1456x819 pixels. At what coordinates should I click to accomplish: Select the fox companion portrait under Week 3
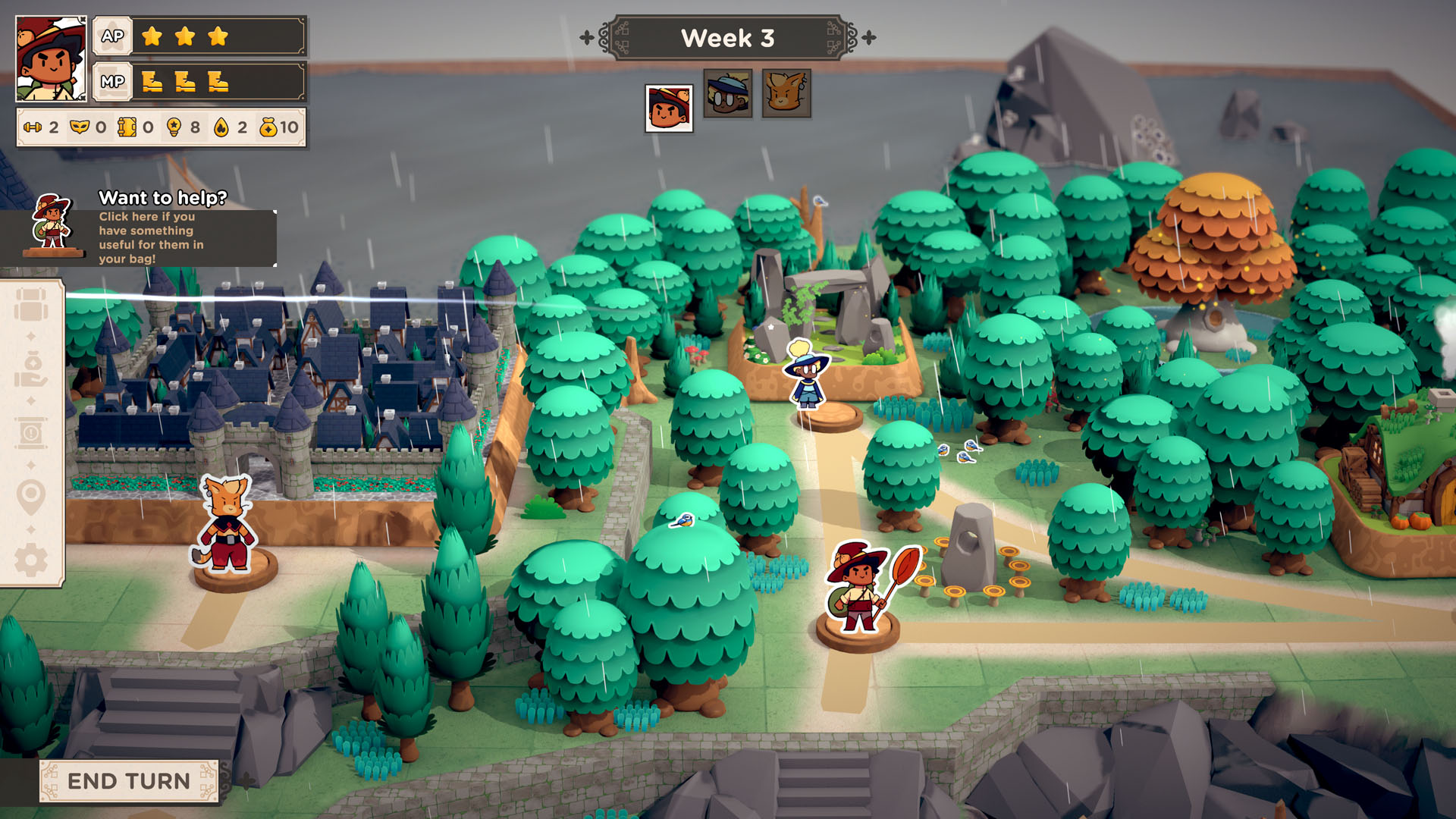pos(786,95)
